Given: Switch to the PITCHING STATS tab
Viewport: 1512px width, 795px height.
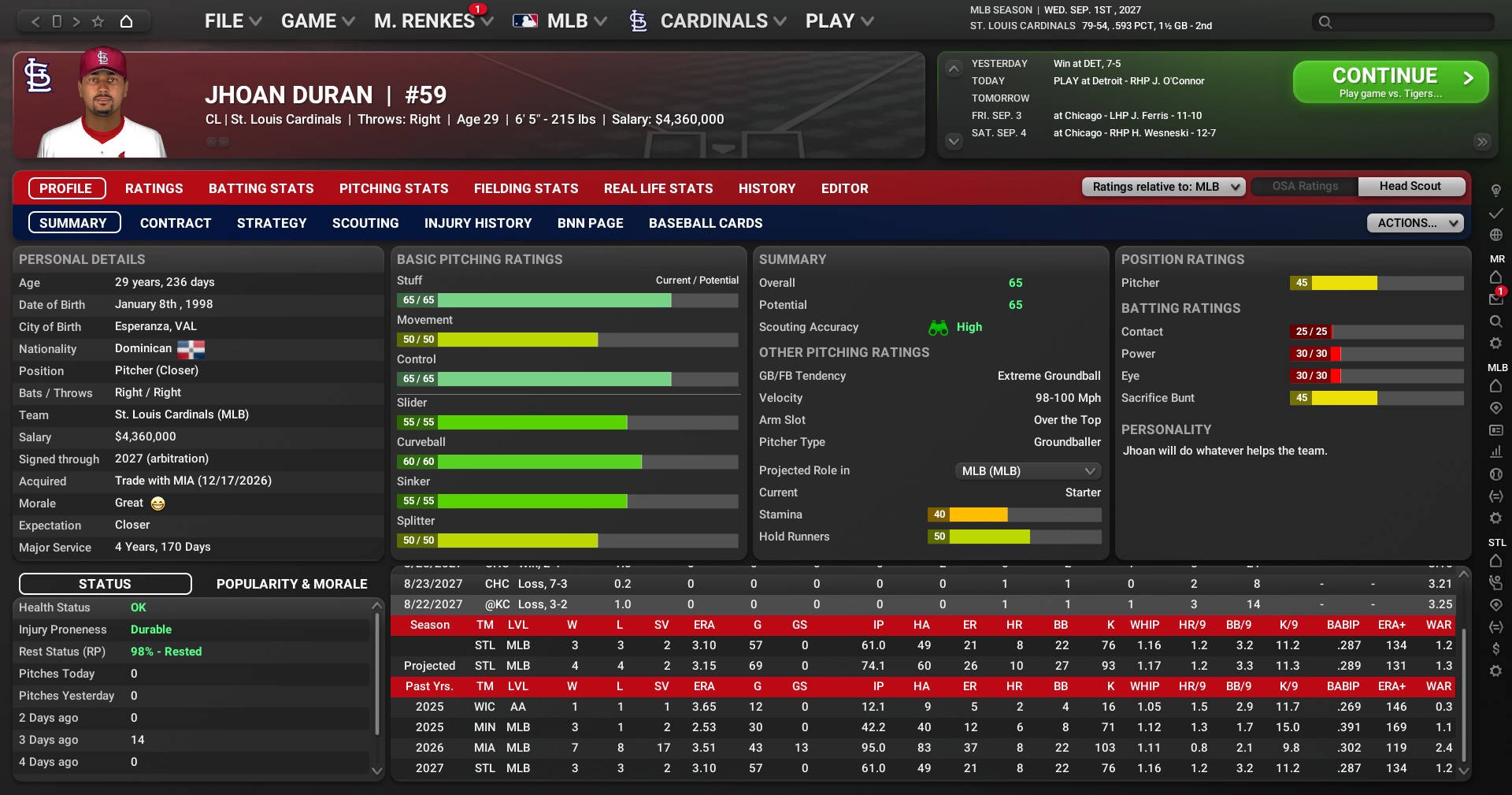Looking at the screenshot, I should [x=394, y=188].
